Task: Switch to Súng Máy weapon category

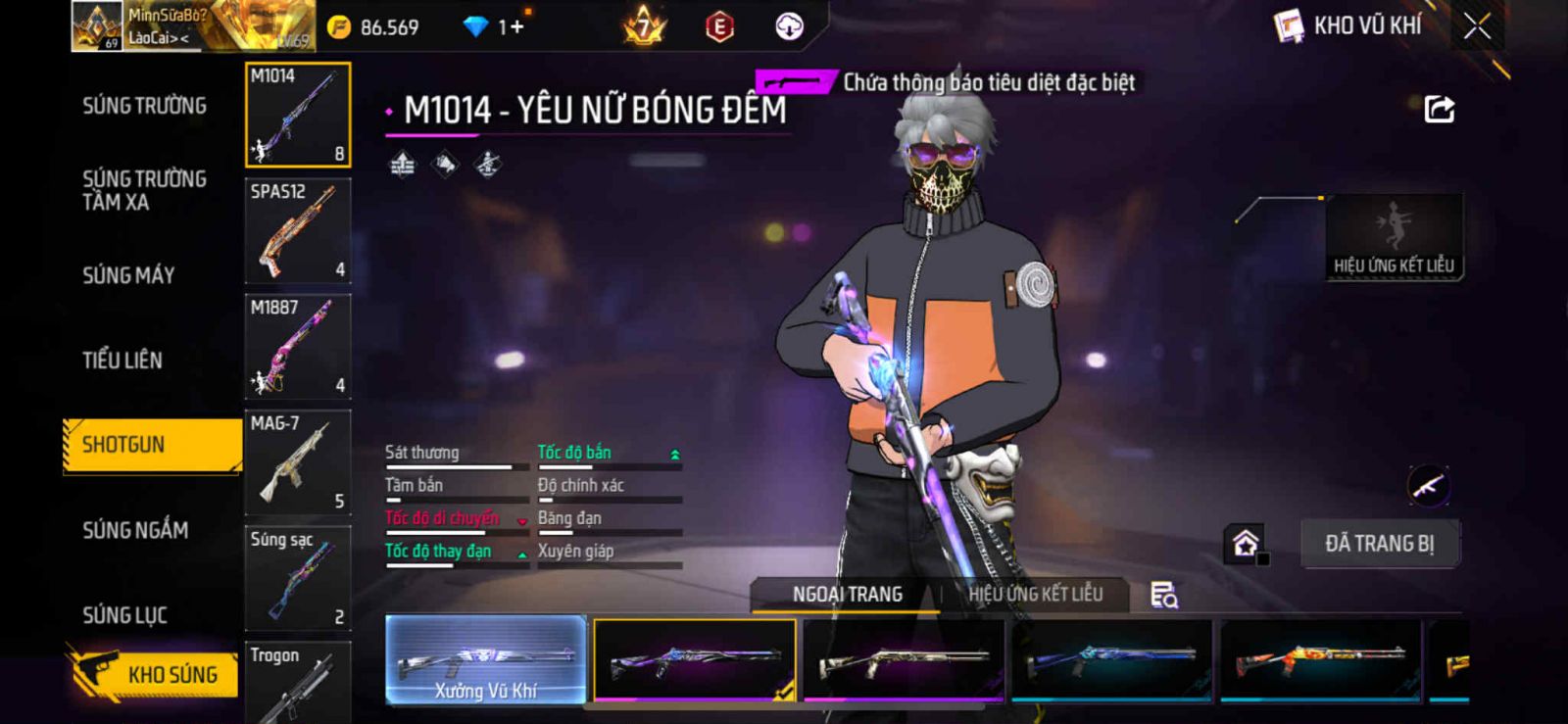Action: click(x=128, y=275)
